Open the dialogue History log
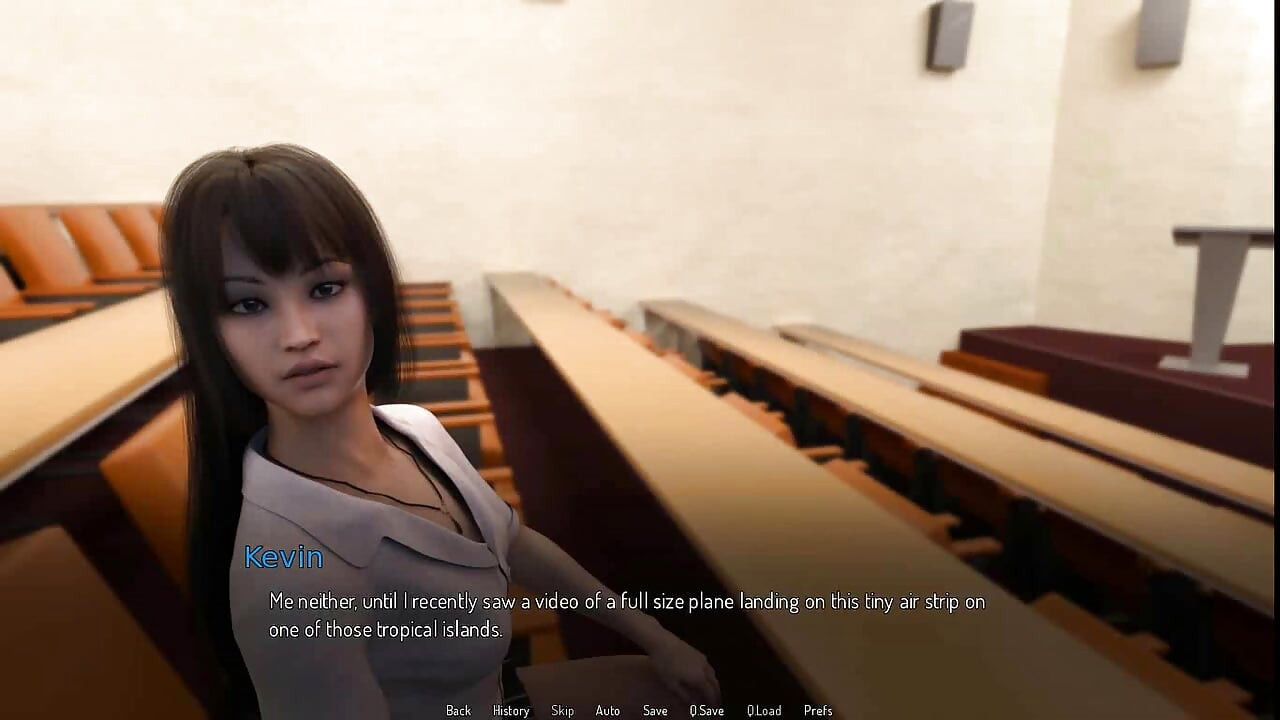This screenshot has height=720, width=1280. point(510,710)
